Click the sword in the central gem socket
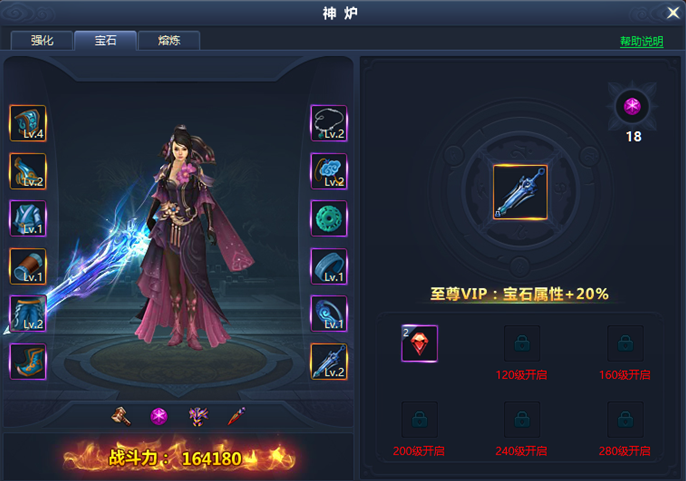The height and width of the screenshot is (481, 686). click(x=520, y=192)
